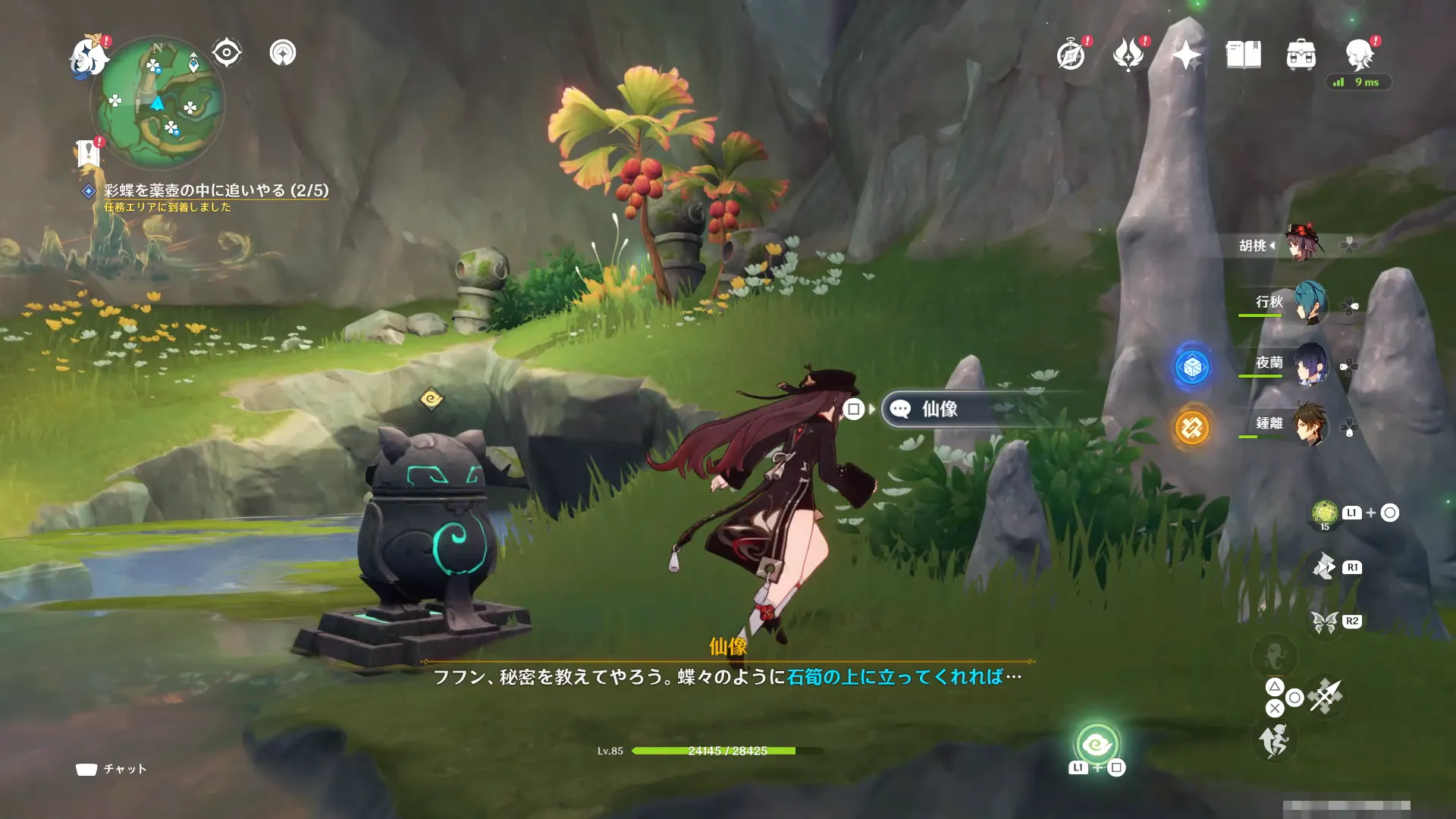
Task: Open the compass adventure icon
Action: tap(1071, 55)
